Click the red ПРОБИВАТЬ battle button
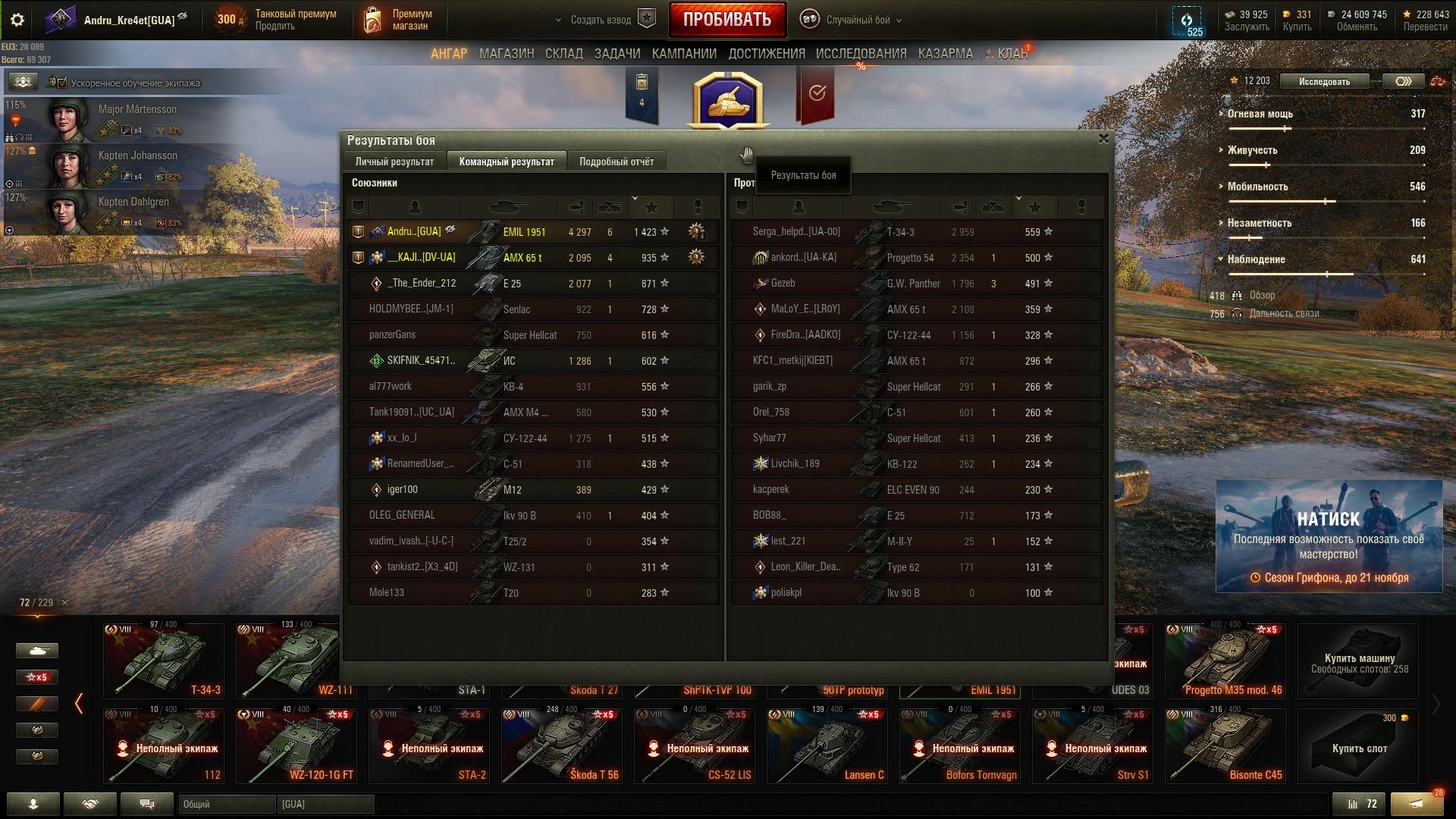Image resolution: width=1456 pixels, height=819 pixels. (726, 20)
